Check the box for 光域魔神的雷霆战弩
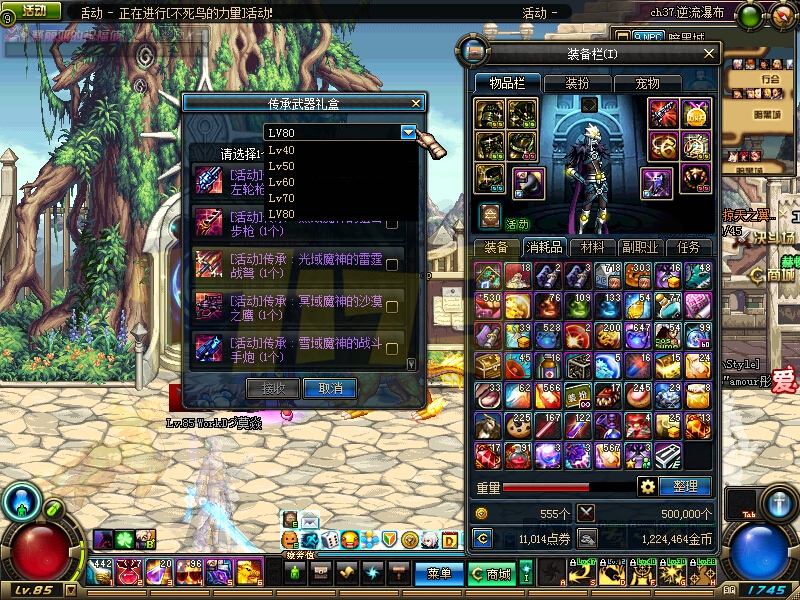This screenshot has width=800, height=600. pyautogui.click(x=392, y=264)
